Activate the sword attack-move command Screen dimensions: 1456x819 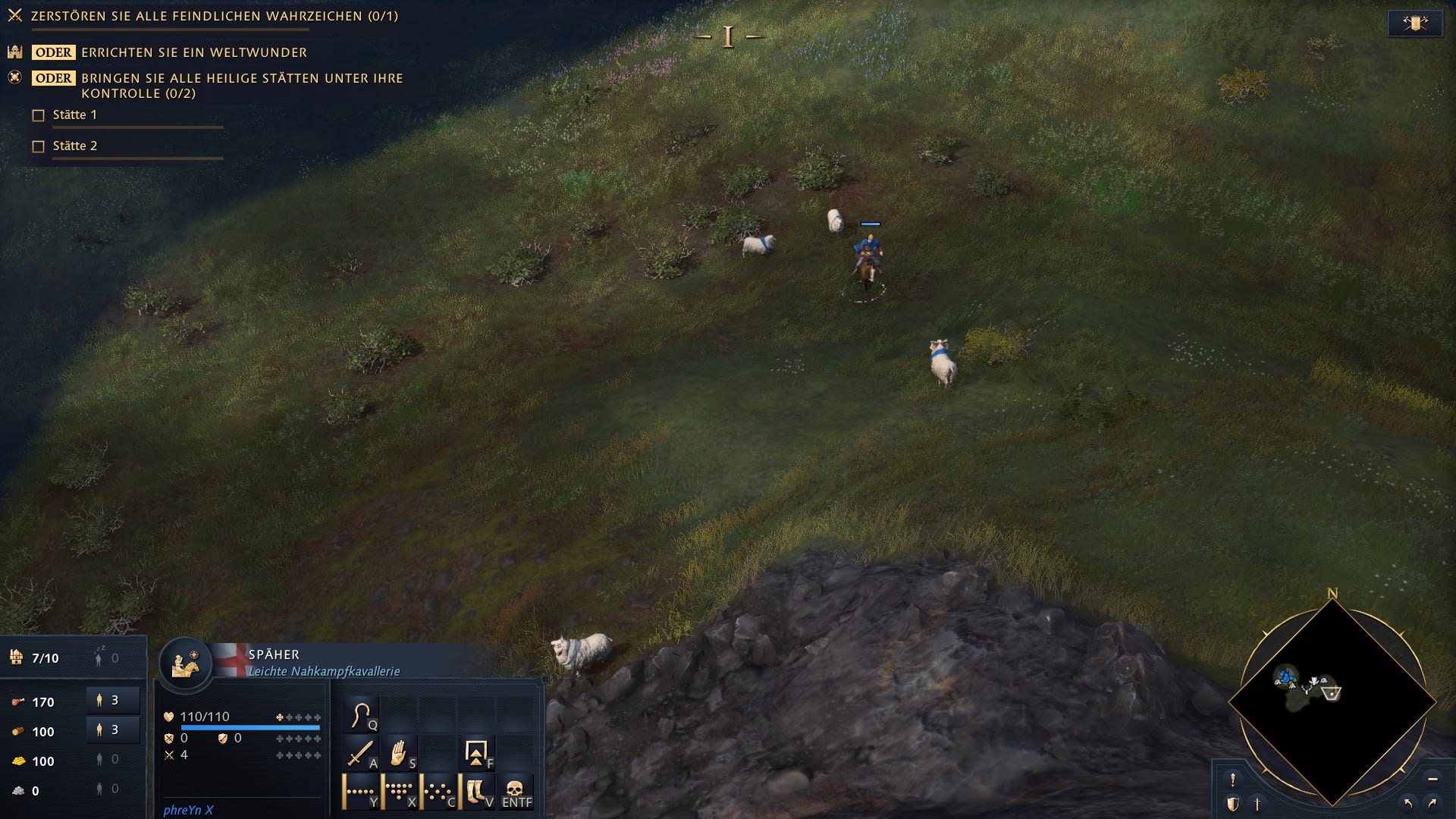(361, 754)
